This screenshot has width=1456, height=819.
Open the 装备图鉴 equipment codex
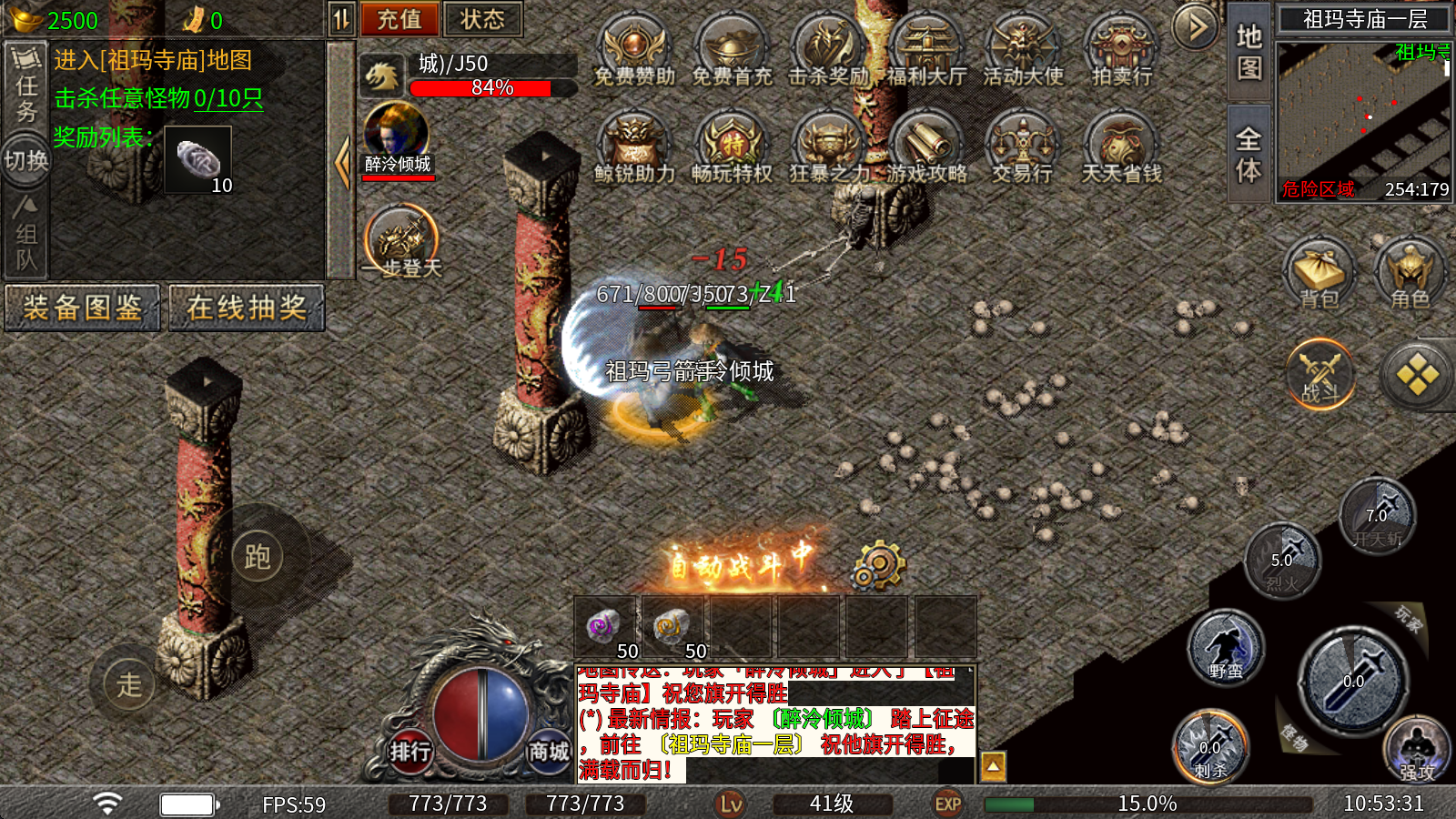coord(82,308)
